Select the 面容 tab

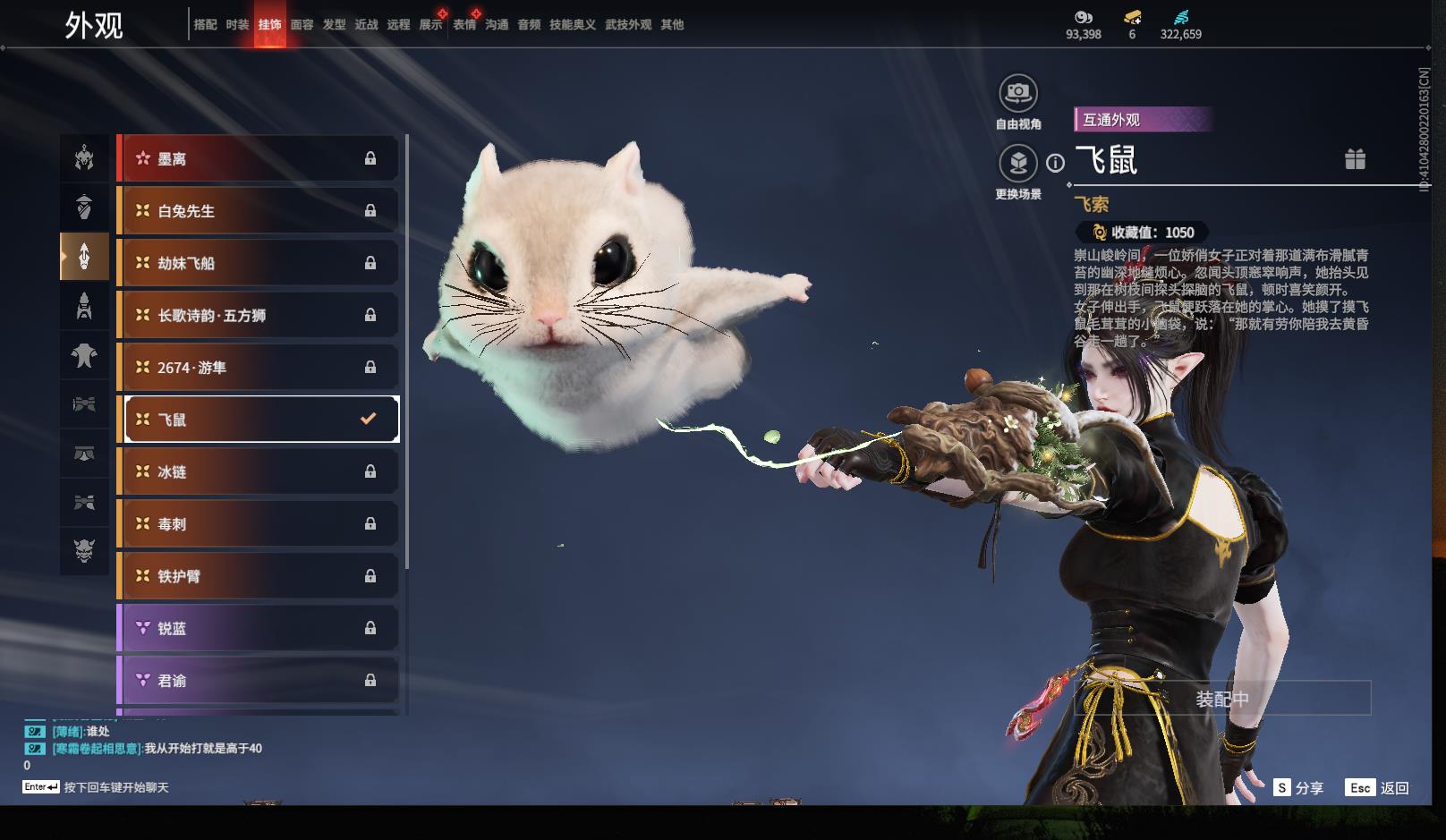[x=302, y=25]
